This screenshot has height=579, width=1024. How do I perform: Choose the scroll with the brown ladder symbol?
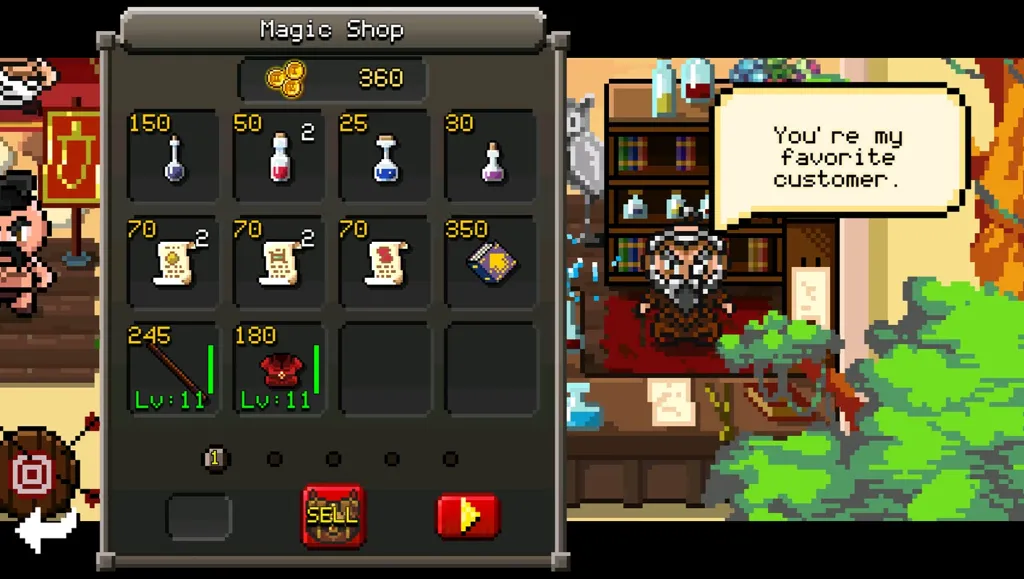(280, 263)
